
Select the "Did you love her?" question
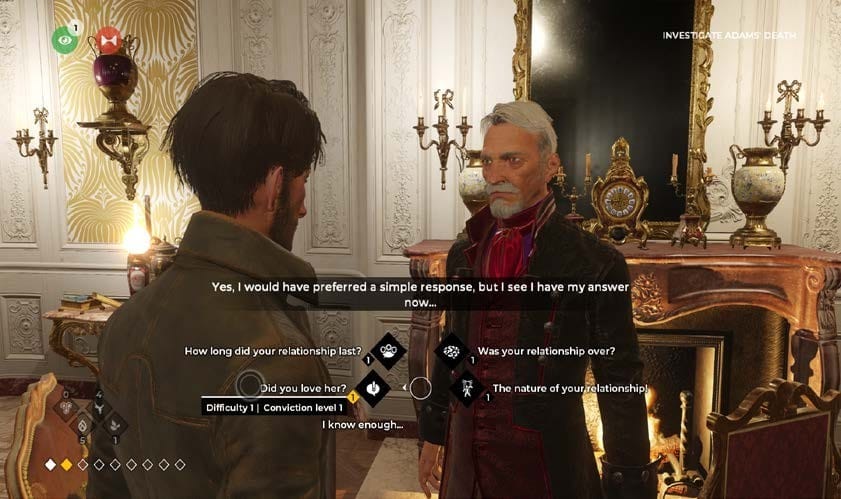point(304,388)
